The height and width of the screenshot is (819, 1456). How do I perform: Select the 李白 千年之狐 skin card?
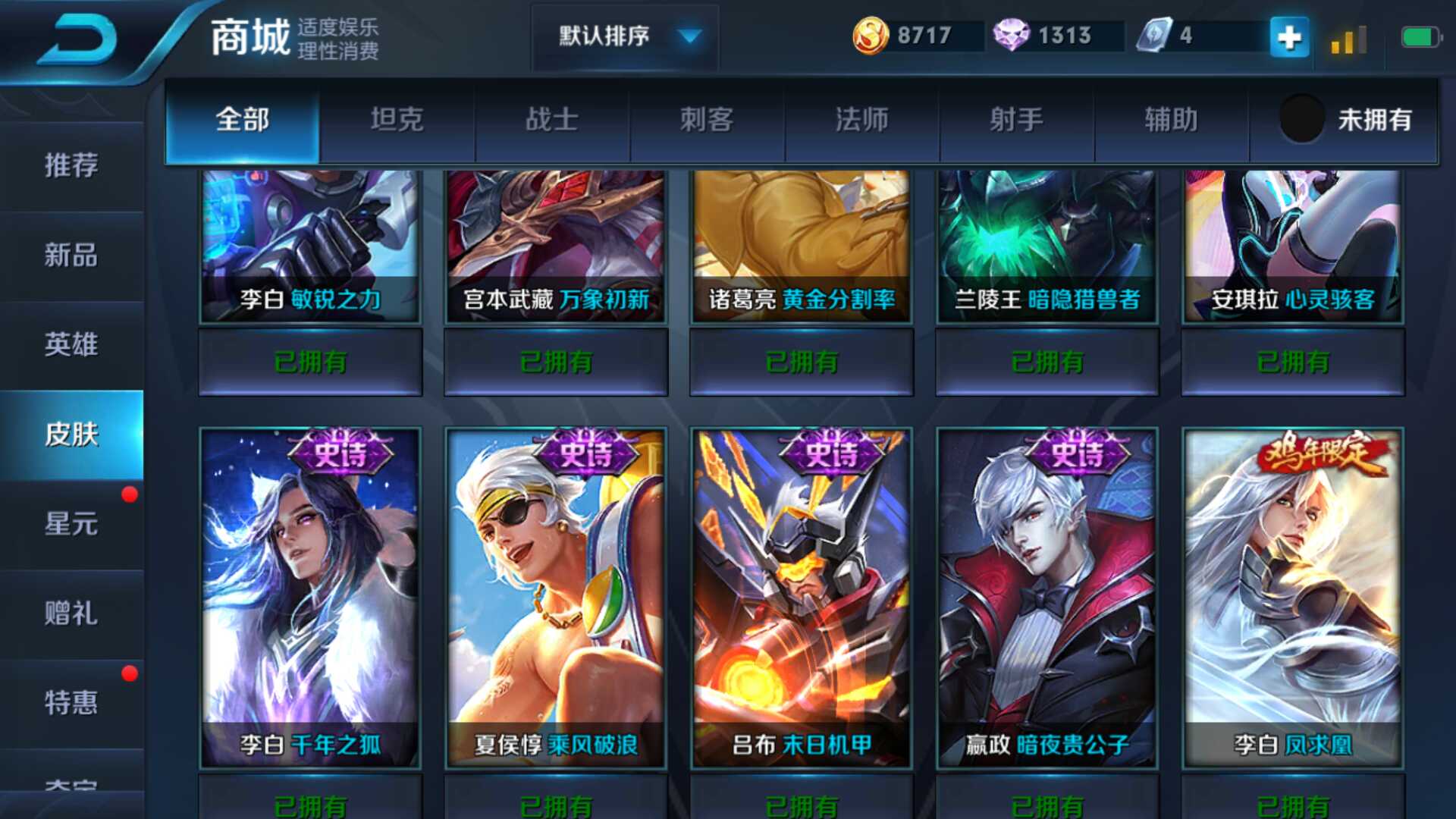coord(310,597)
